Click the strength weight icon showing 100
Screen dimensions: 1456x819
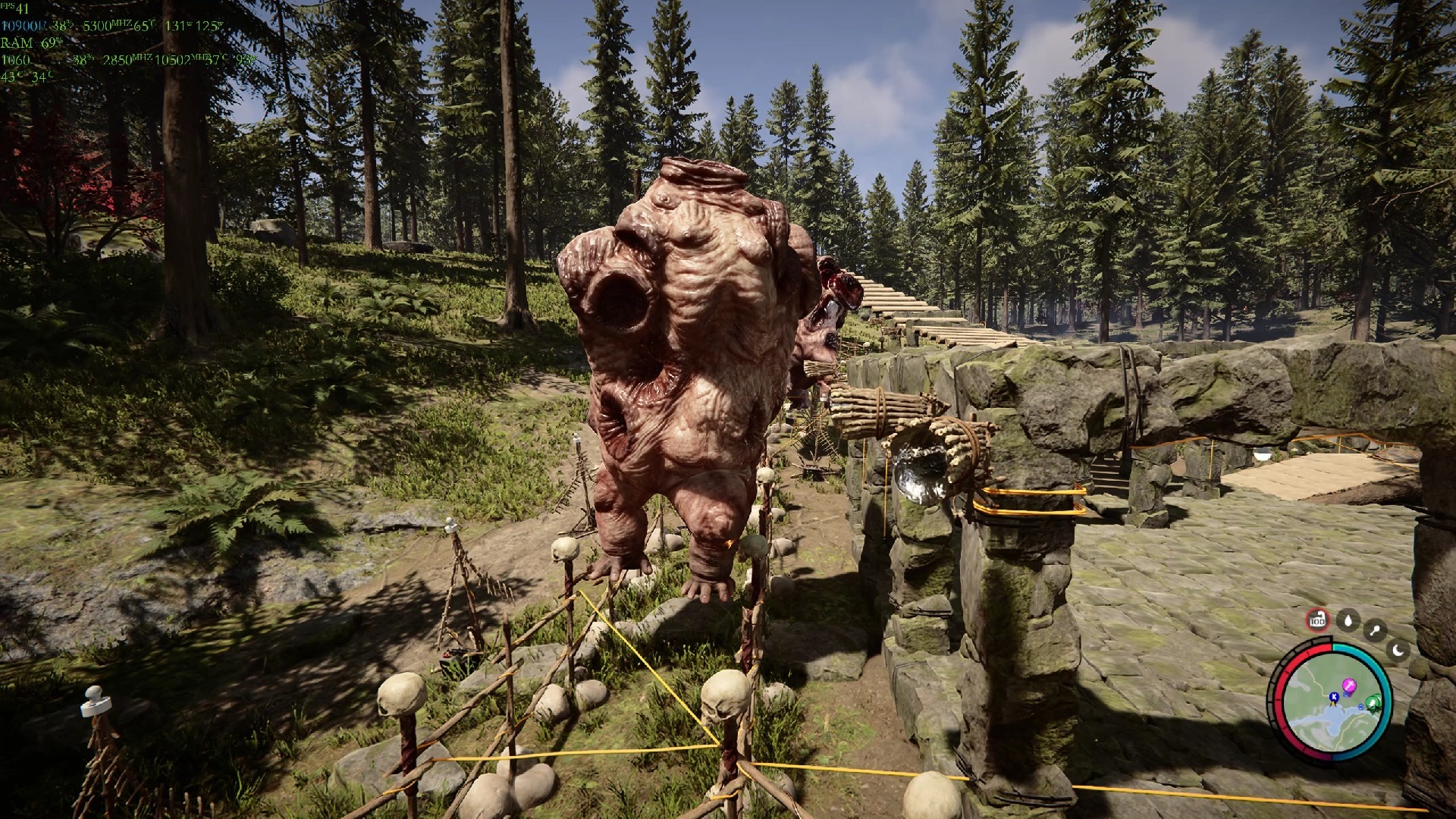tap(1318, 620)
